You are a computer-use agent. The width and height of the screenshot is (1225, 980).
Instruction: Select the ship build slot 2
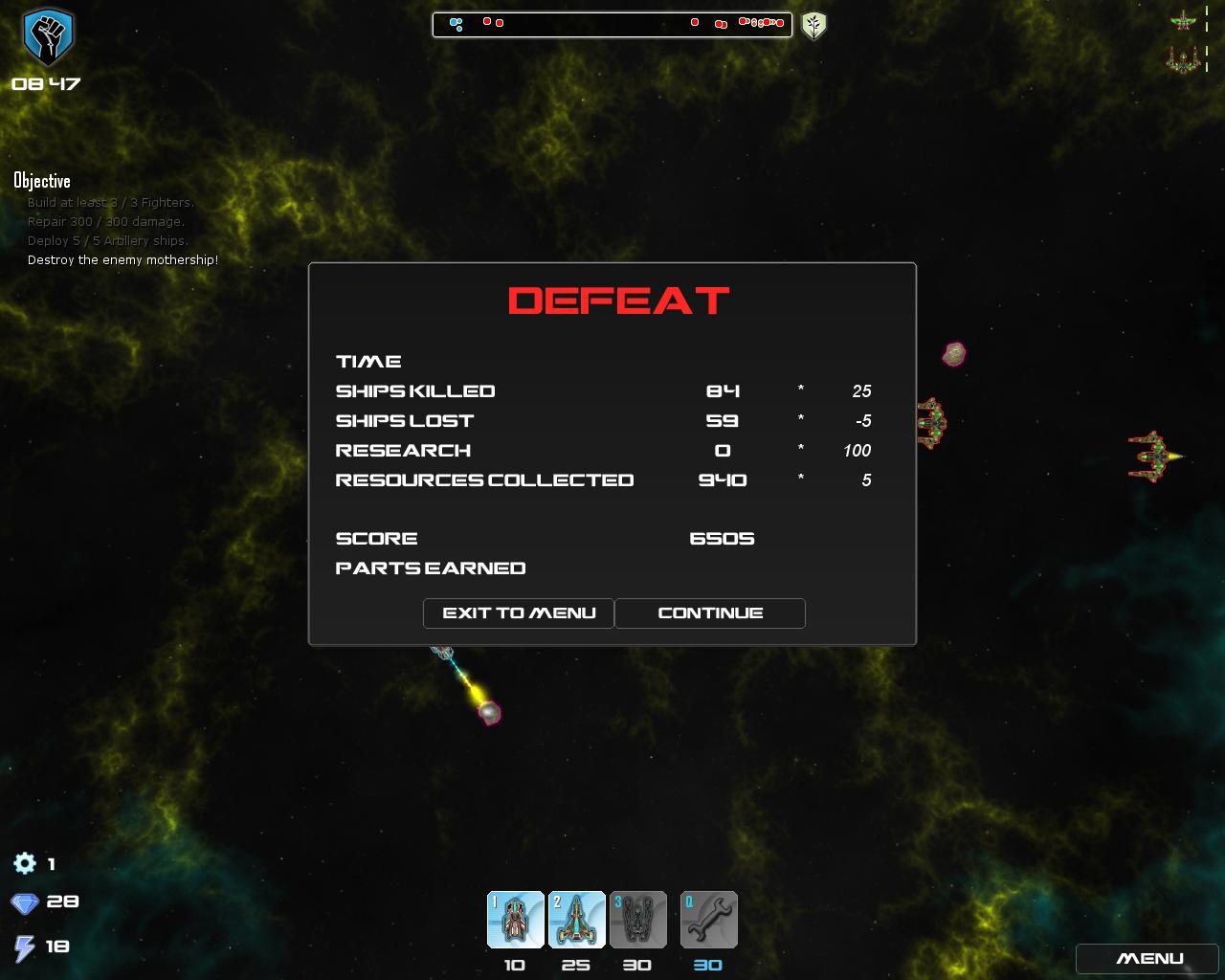pos(576,920)
